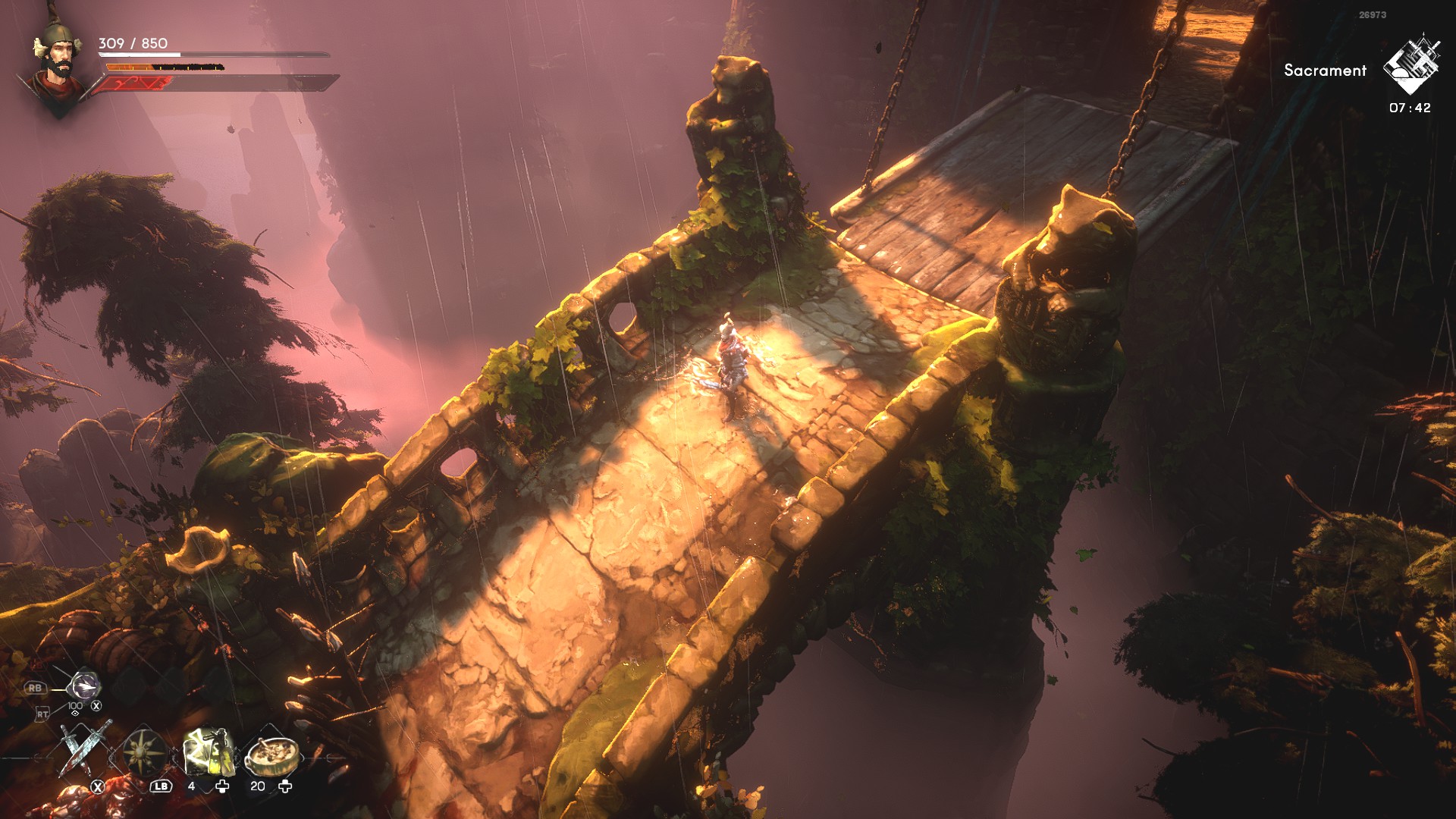Toggle the eye icon under the ammo count 100
Screen dimensions: 1456x819
(x=76, y=714)
